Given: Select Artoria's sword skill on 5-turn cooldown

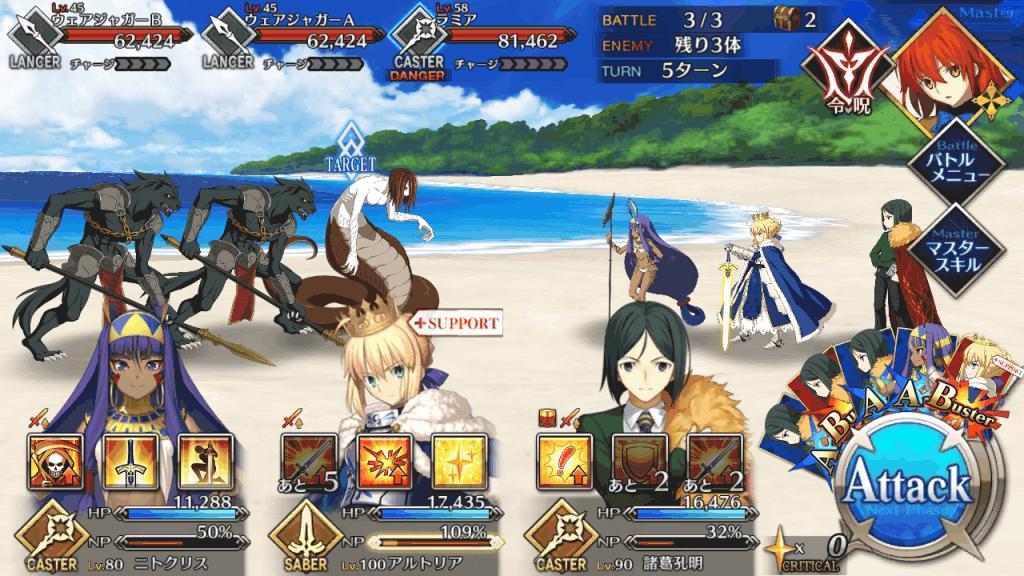Looking at the screenshot, I should (309, 460).
